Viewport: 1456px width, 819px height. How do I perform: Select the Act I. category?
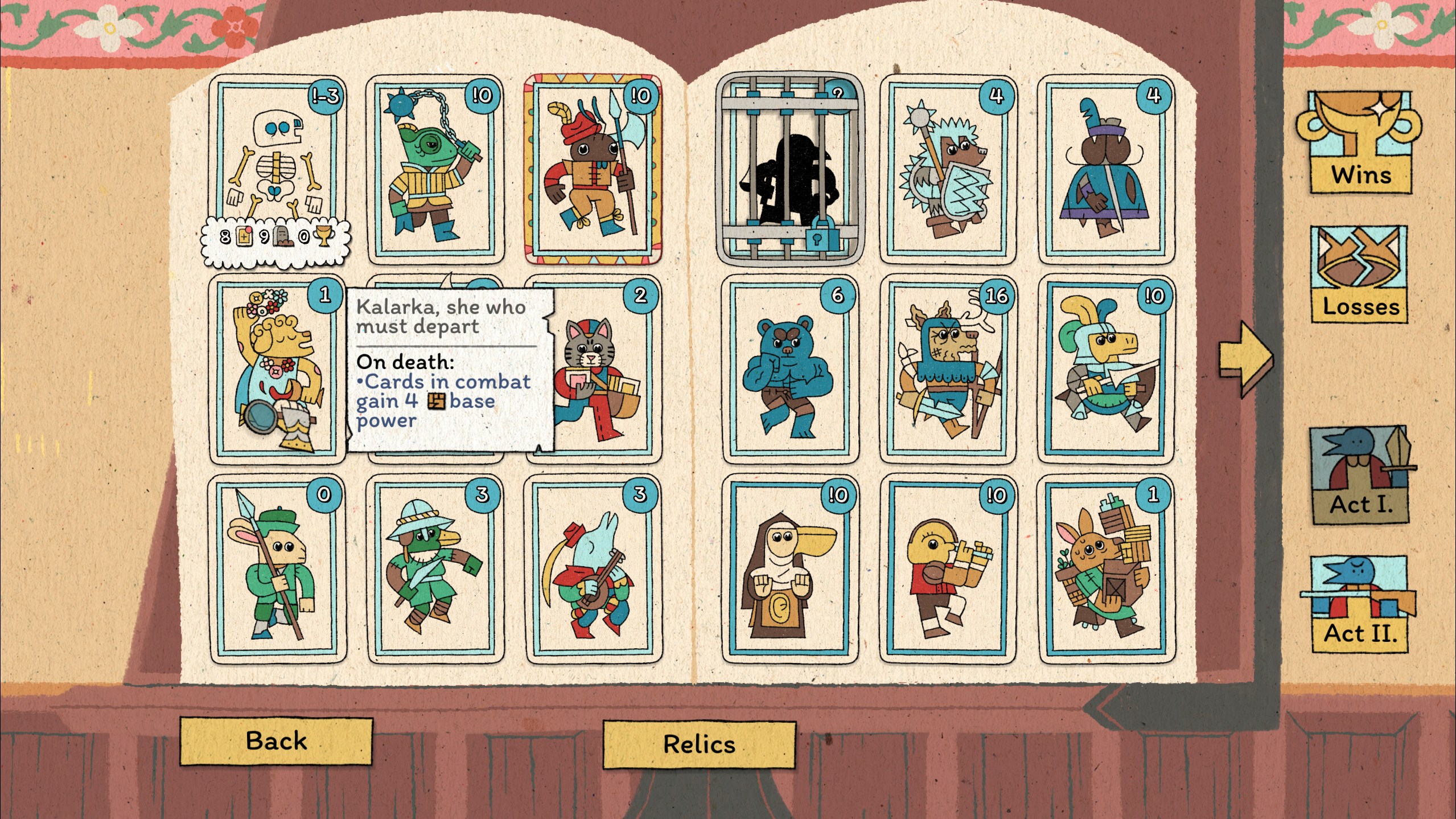[x=1360, y=475]
